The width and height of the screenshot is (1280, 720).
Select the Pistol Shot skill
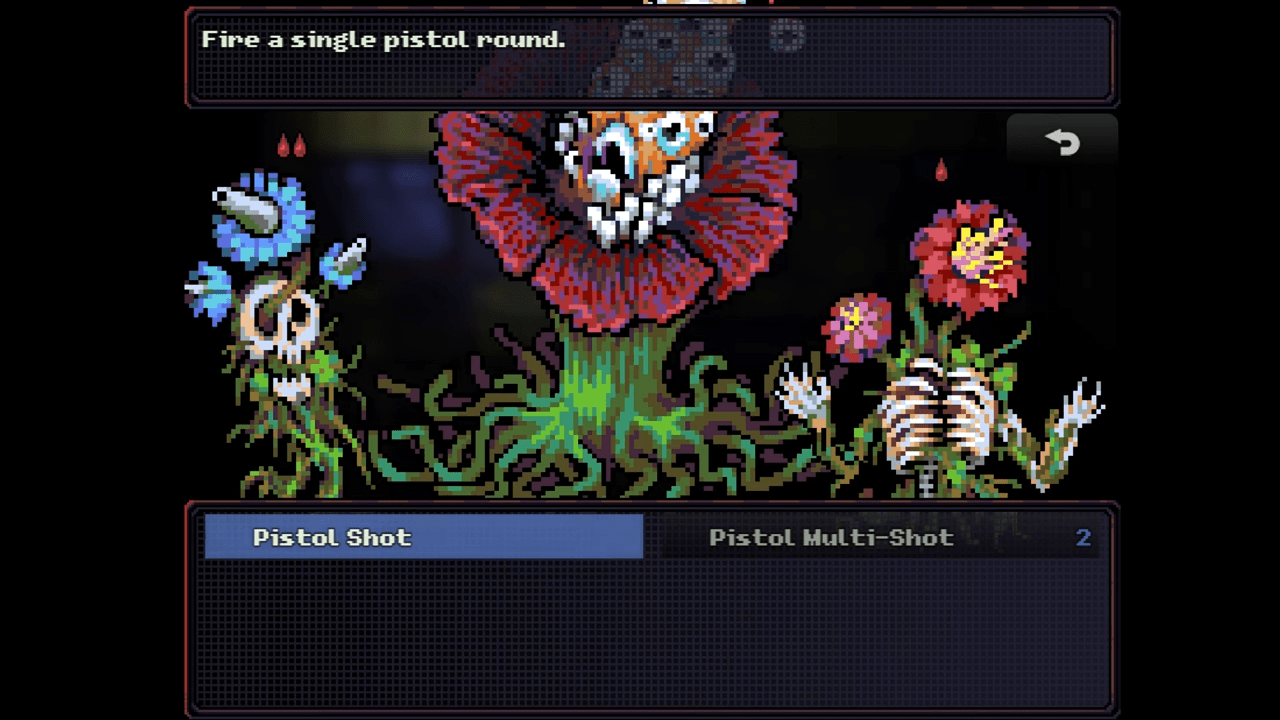[424, 537]
